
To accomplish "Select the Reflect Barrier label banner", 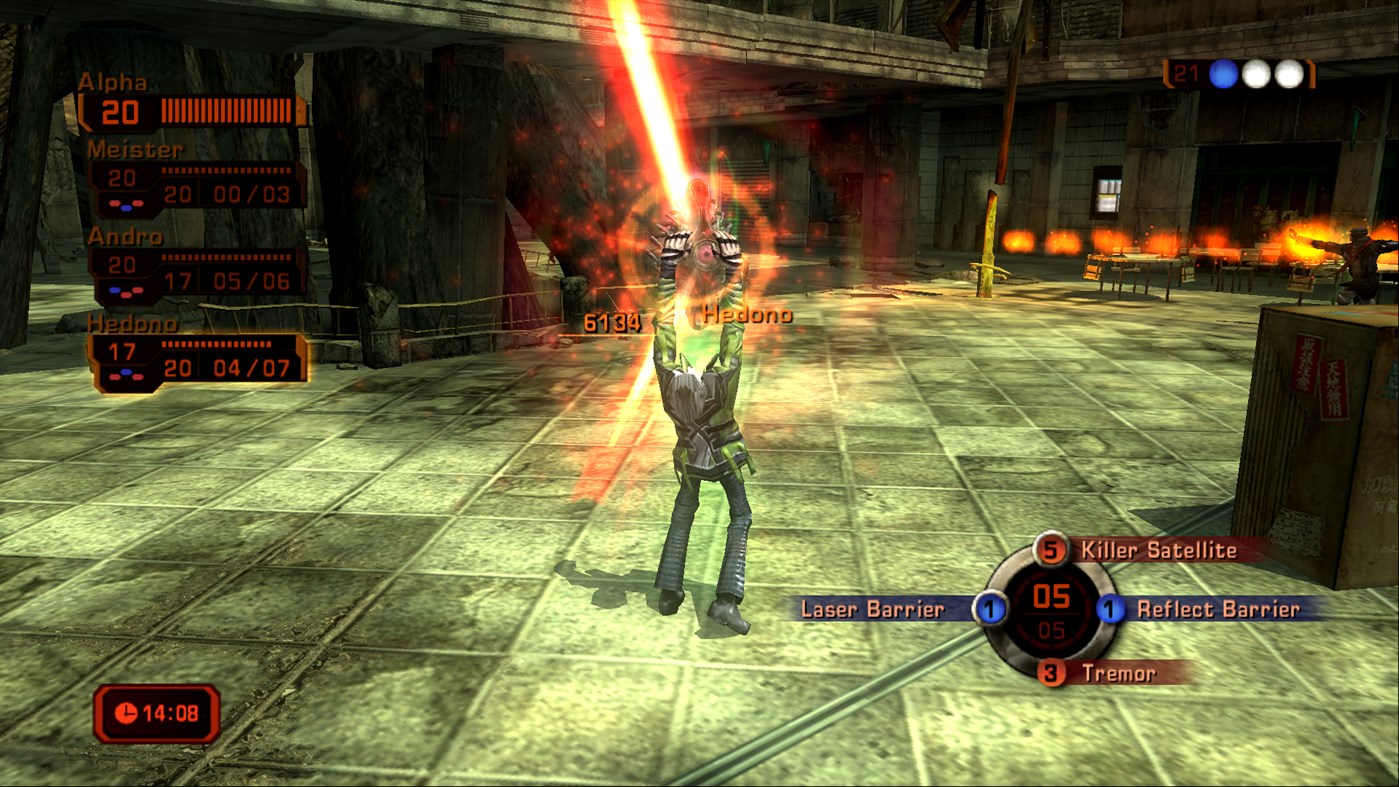I will coord(1217,609).
